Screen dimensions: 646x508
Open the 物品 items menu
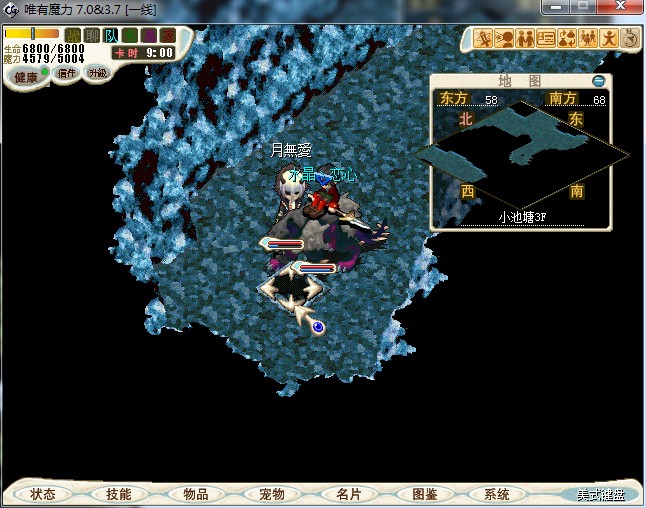pyautogui.click(x=195, y=494)
